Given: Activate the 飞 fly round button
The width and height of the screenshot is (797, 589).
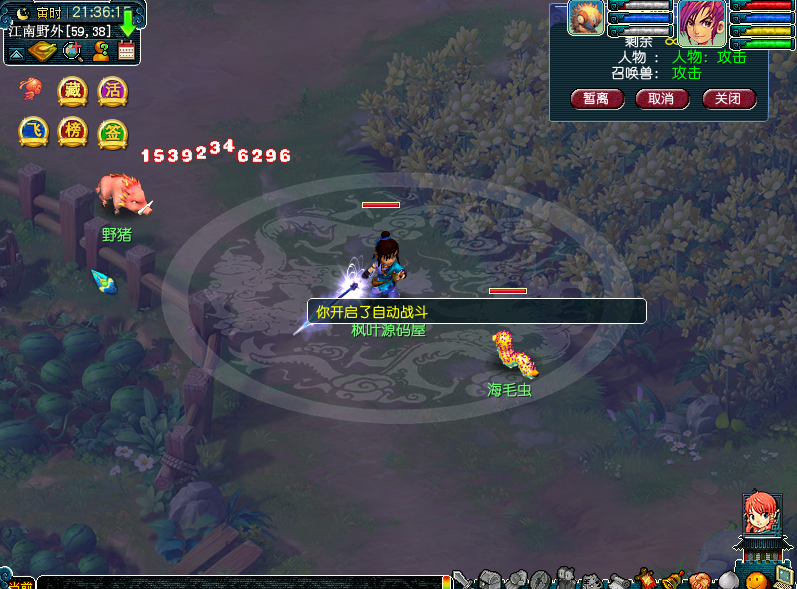Looking at the screenshot, I should coord(33,132).
